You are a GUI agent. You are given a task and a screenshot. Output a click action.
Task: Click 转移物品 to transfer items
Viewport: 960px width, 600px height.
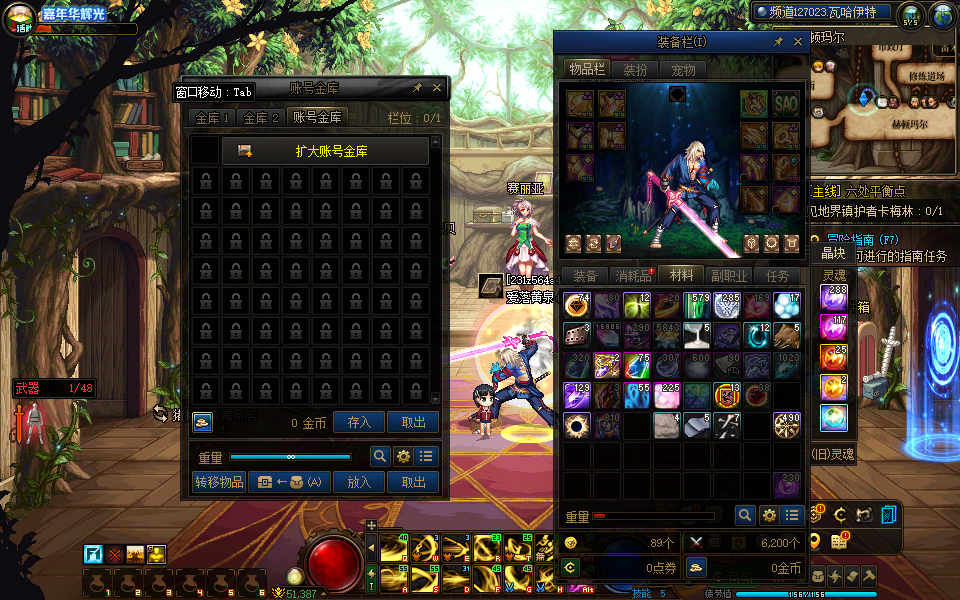pos(219,482)
